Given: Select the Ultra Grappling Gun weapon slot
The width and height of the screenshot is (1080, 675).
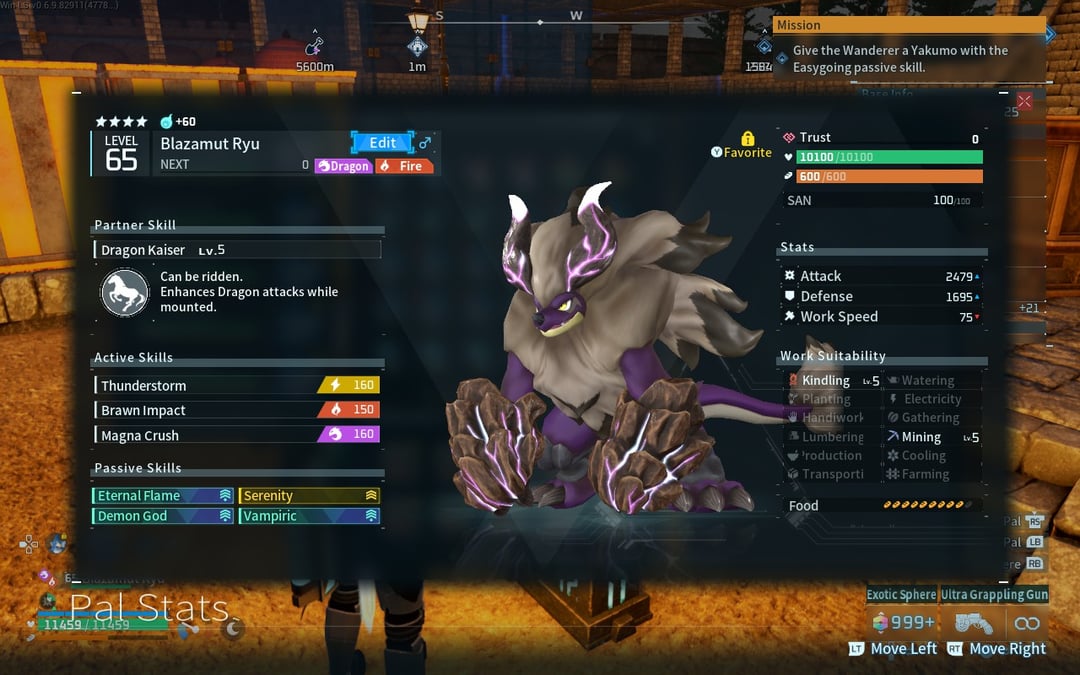Looking at the screenshot, I should coord(994,595).
